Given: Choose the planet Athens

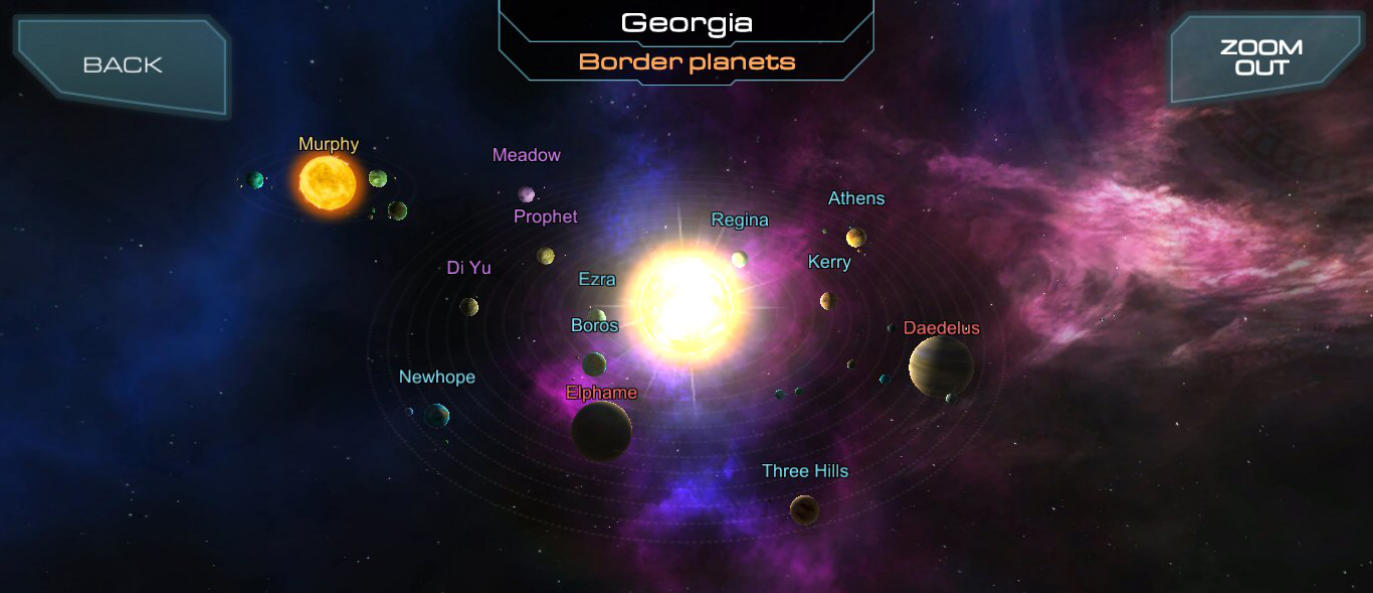Looking at the screenshot, I should point(856,237).
